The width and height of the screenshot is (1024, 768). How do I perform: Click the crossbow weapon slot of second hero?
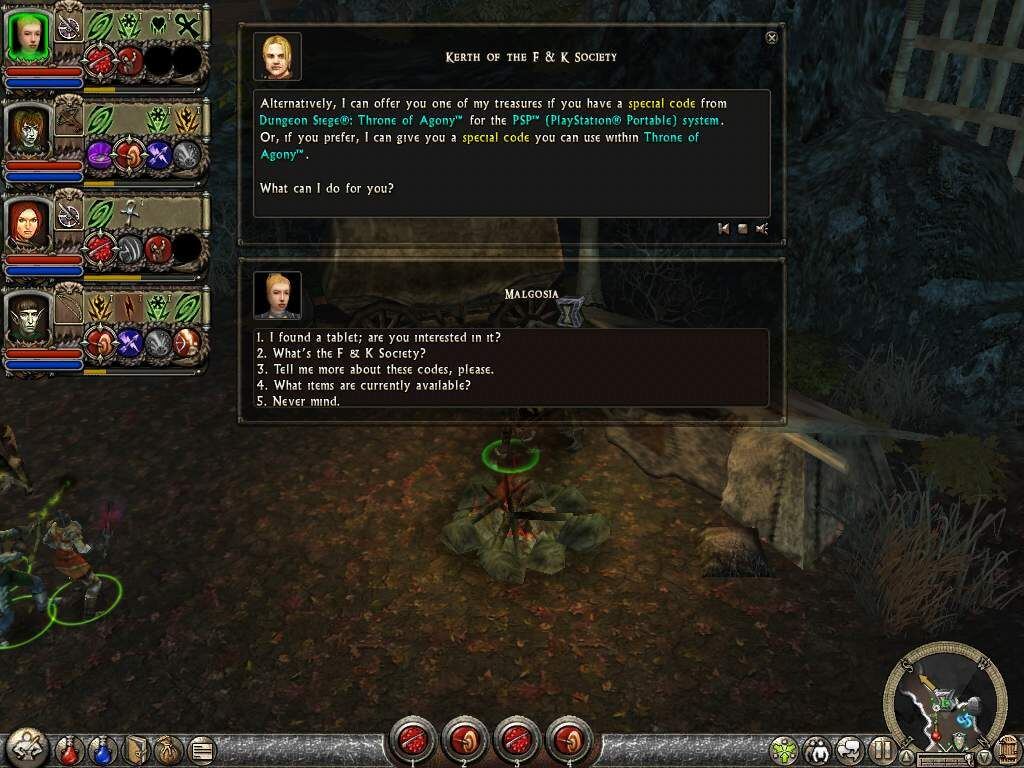[70, 120]
